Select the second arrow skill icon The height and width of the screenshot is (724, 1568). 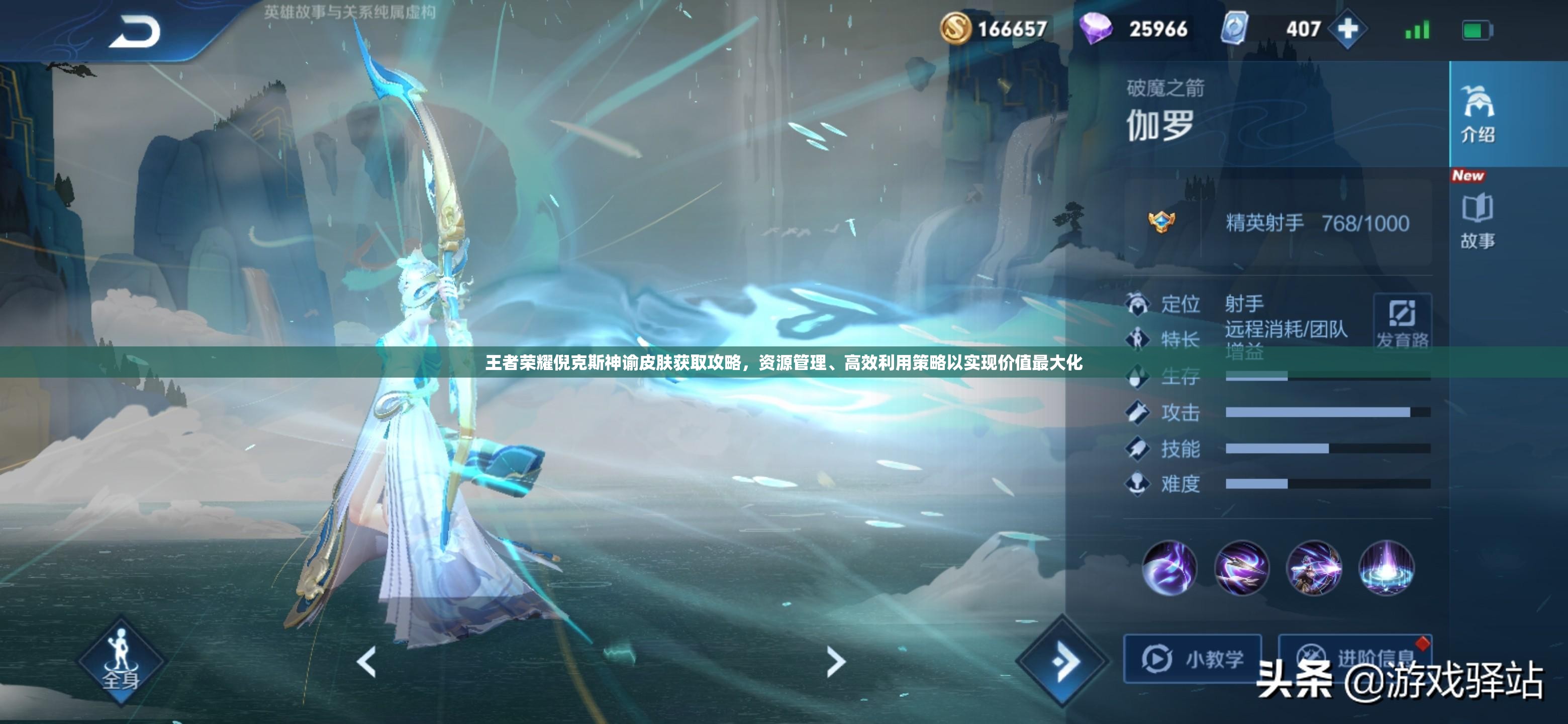point(1241,568)
